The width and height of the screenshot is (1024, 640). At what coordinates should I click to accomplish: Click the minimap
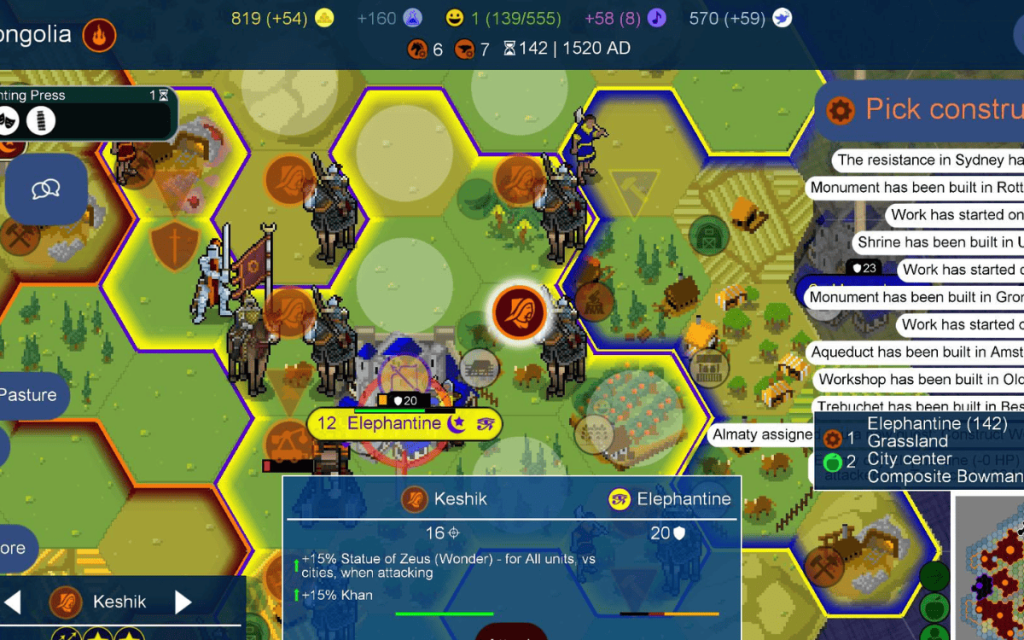click(x=988, y=568)
